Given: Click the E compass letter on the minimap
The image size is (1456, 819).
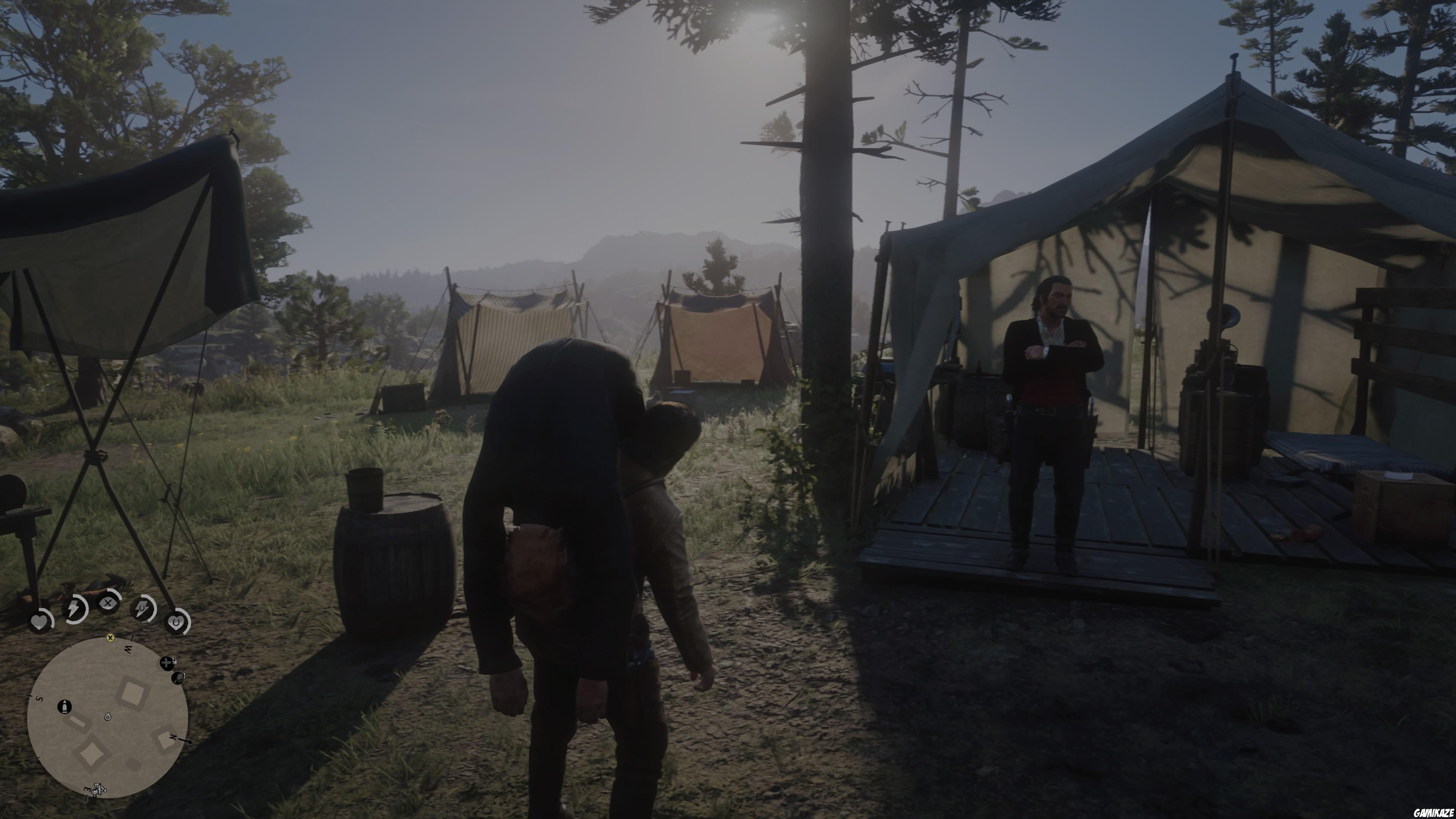Looking at the screenshot, I should pos(88,789).
